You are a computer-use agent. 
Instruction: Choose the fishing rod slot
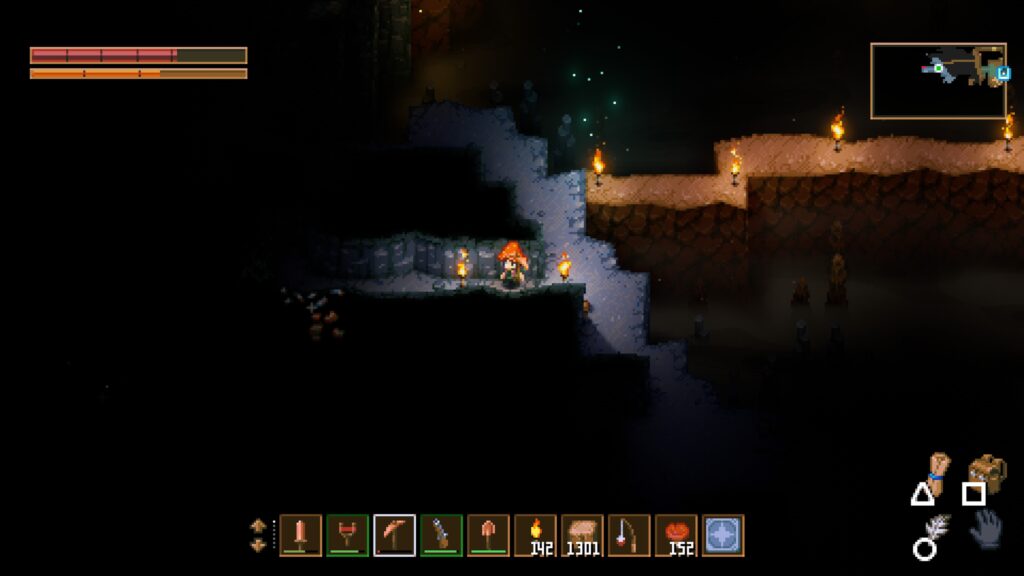629,535
